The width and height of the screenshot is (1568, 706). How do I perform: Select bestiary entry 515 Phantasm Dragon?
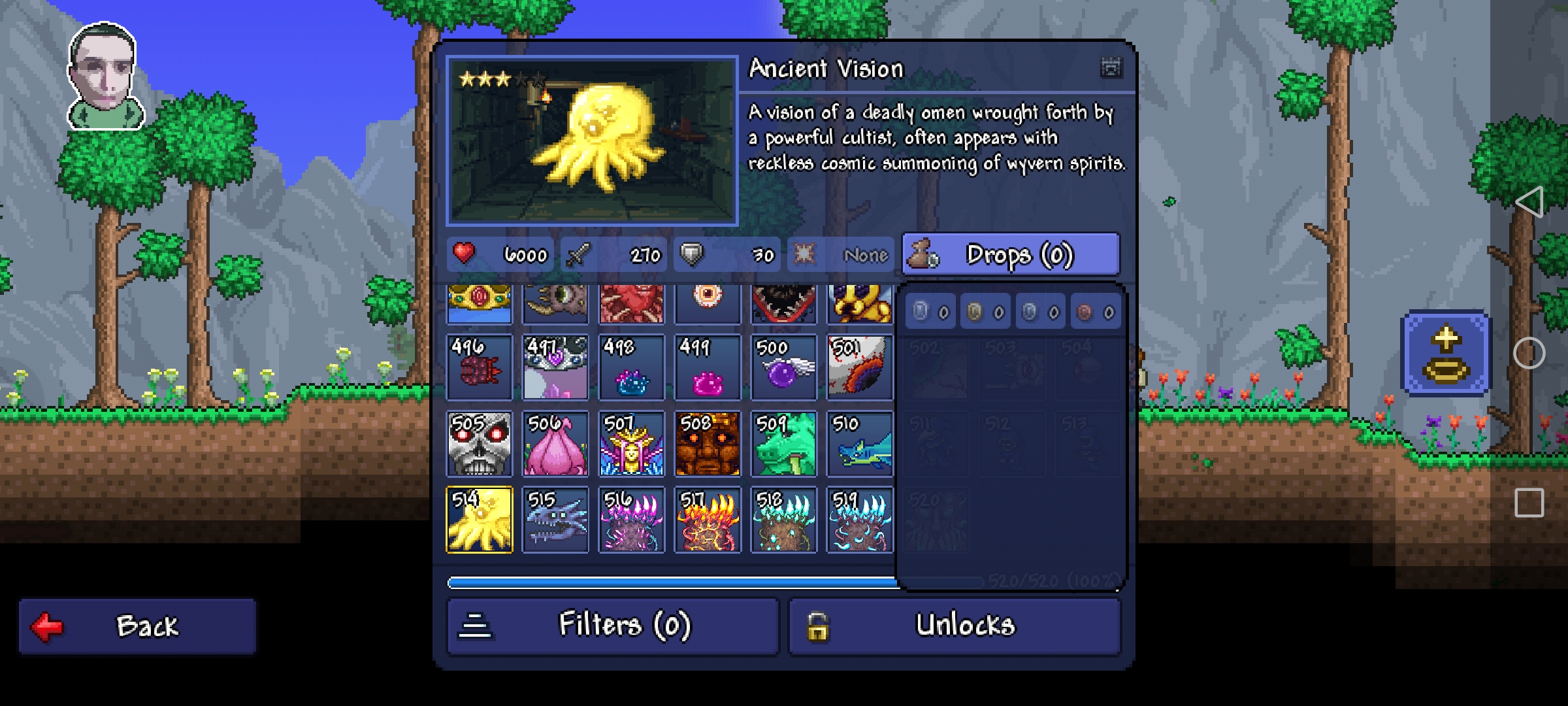555,520
